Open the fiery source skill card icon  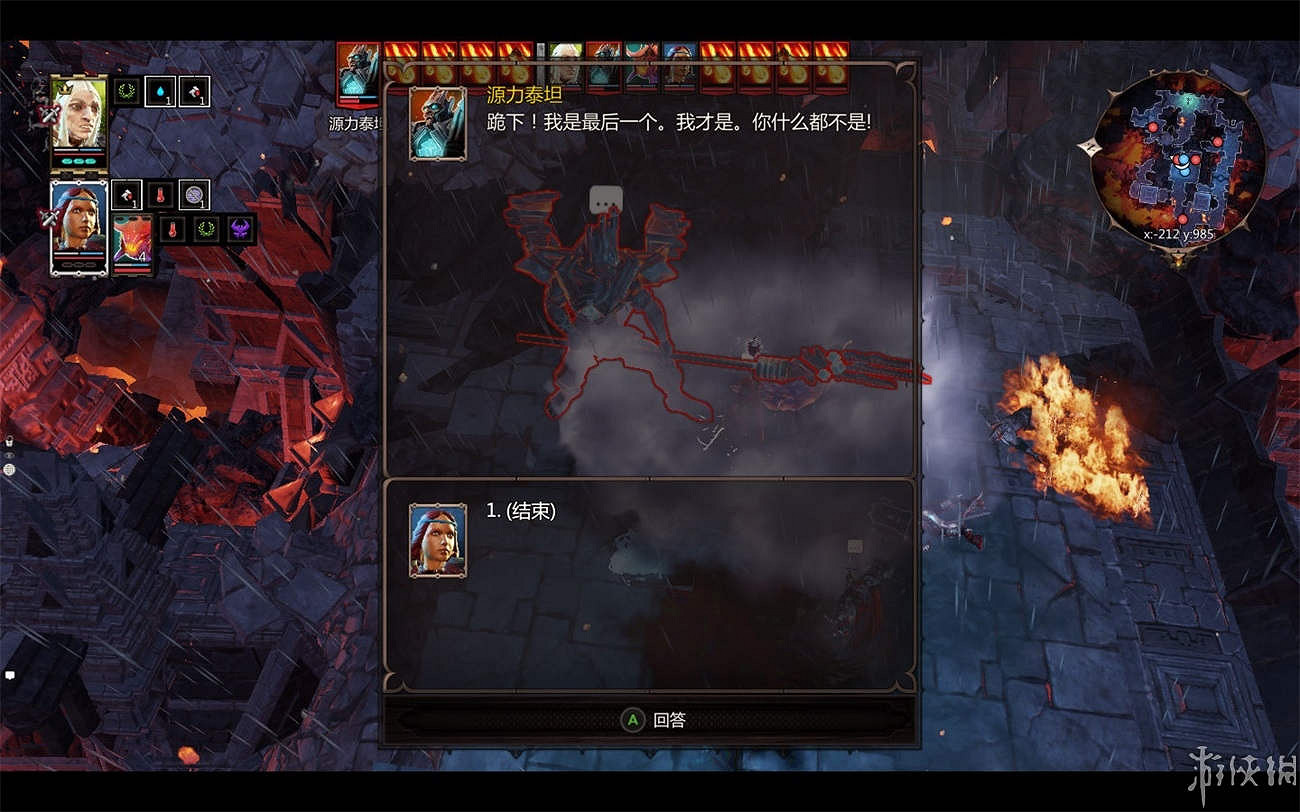(134, 238)
